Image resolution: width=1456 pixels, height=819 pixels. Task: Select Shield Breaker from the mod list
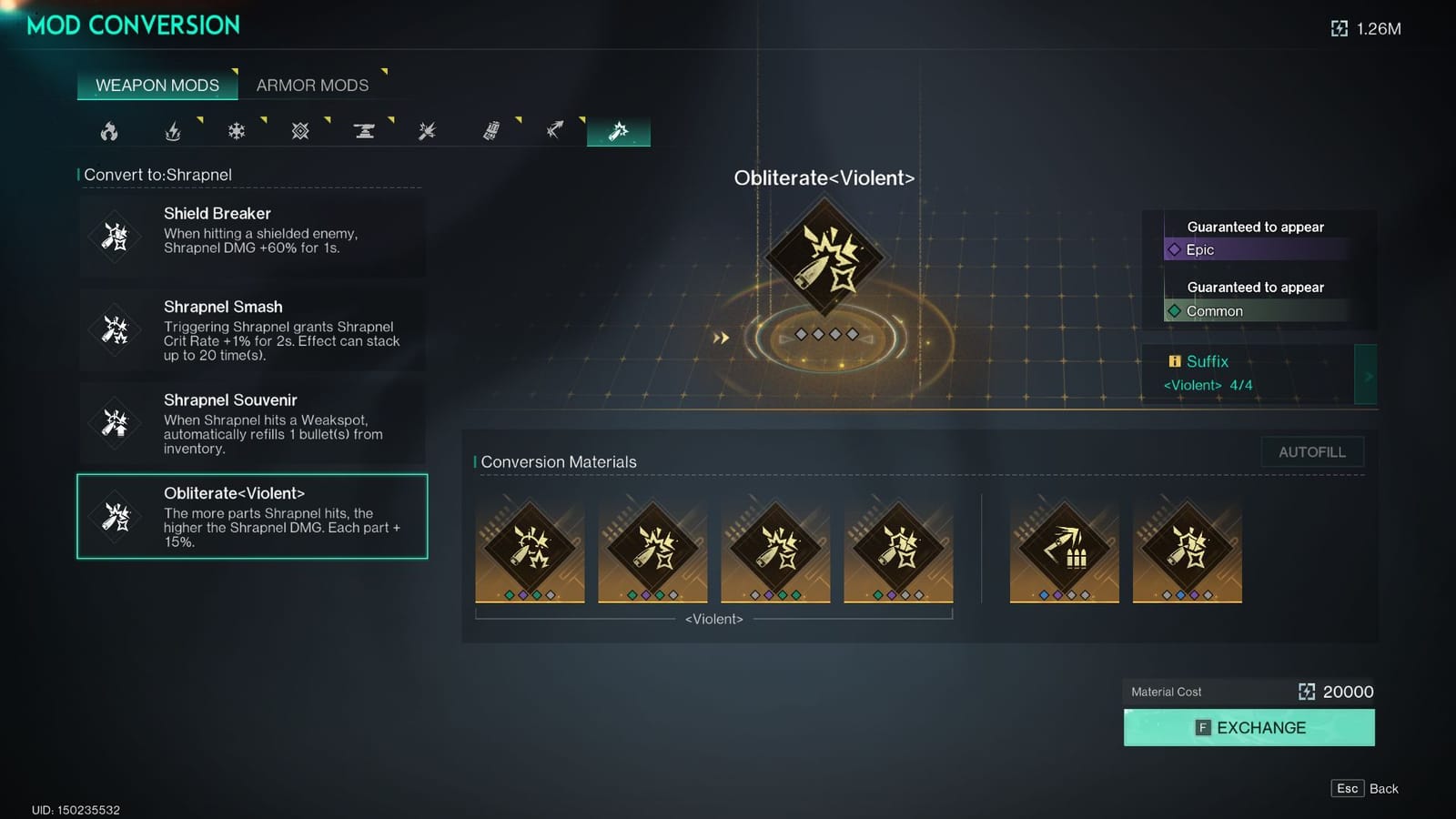252,236
